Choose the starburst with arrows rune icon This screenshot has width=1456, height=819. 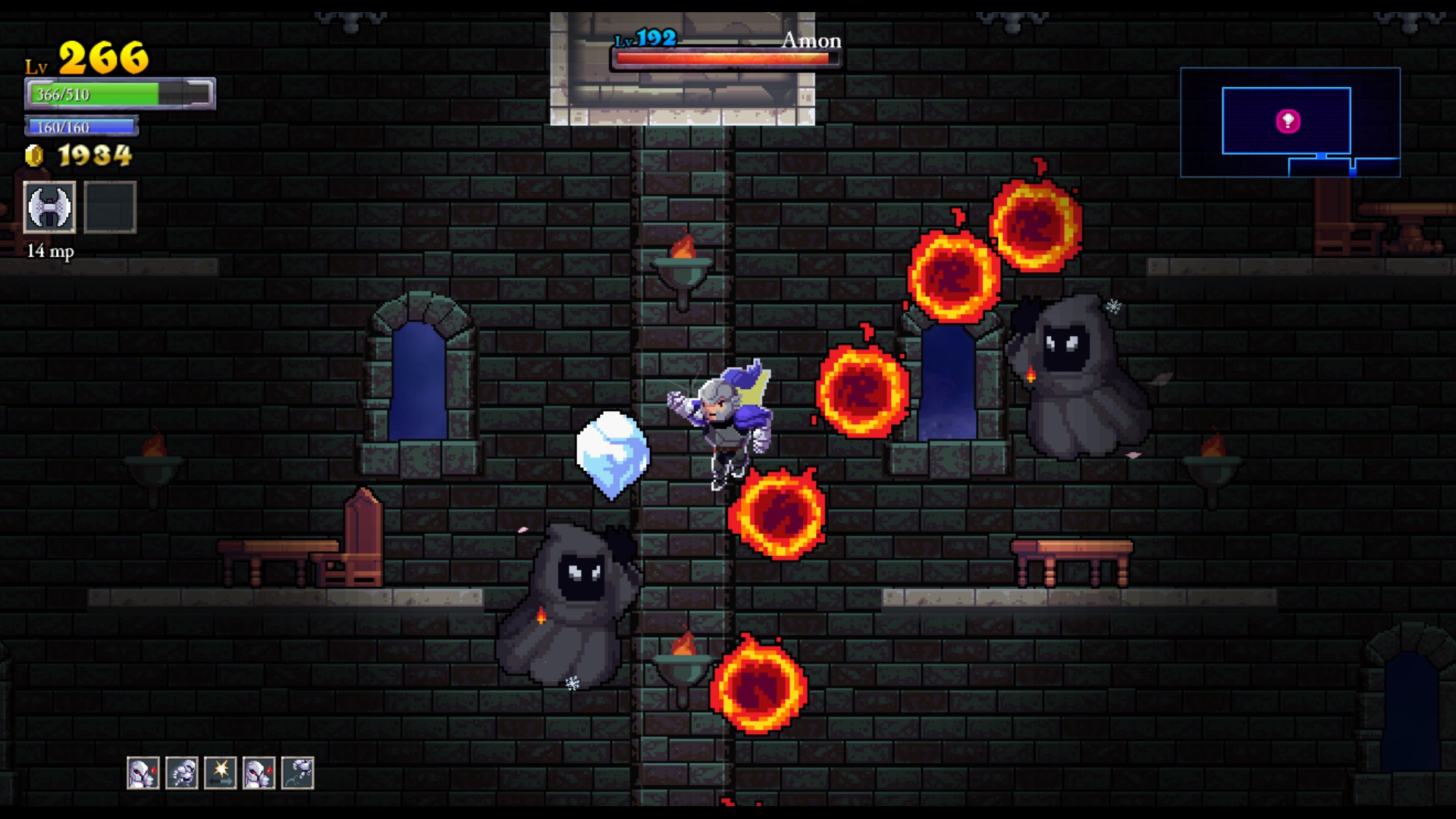pos(221,773)
